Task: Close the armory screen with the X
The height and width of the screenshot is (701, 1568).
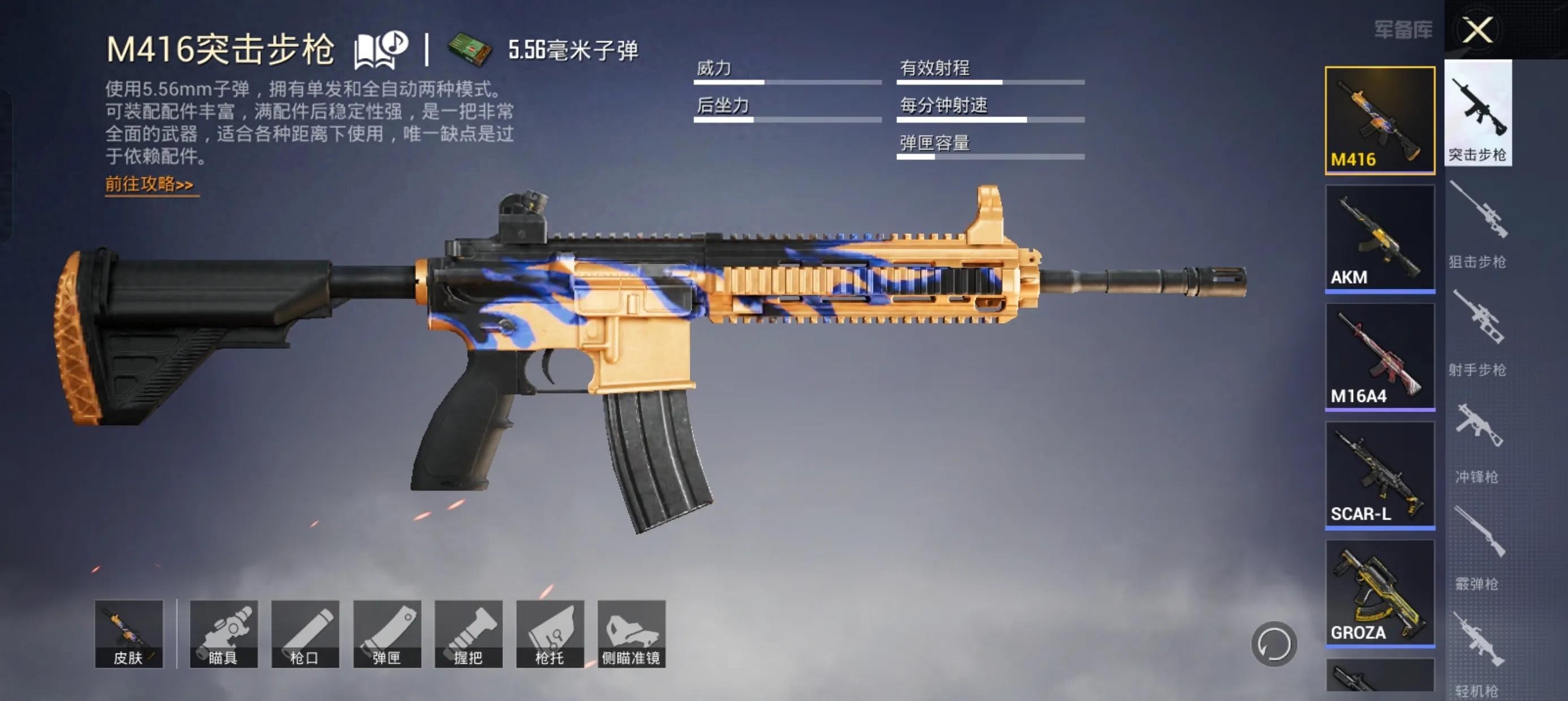Action: 1477,30
